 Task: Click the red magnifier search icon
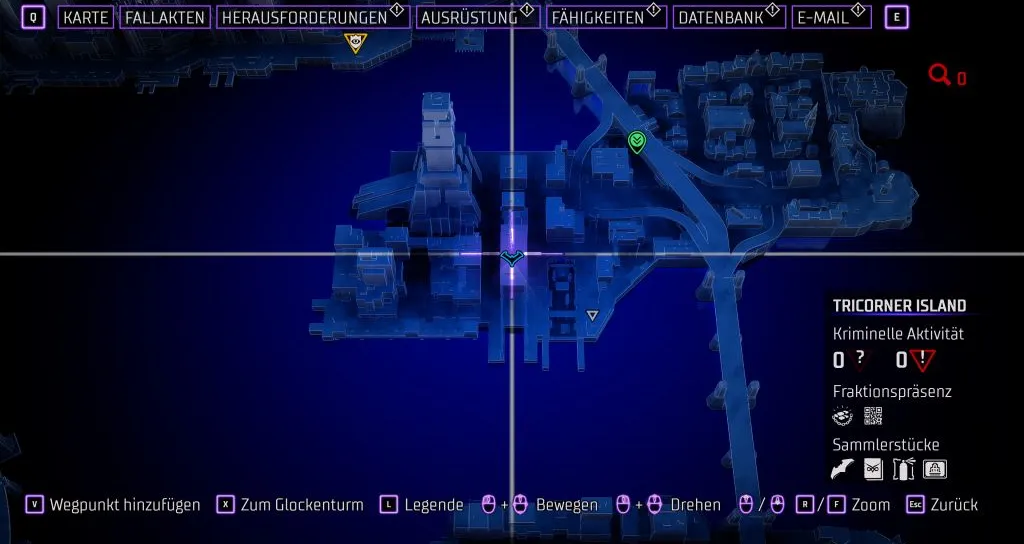[939, 75]
